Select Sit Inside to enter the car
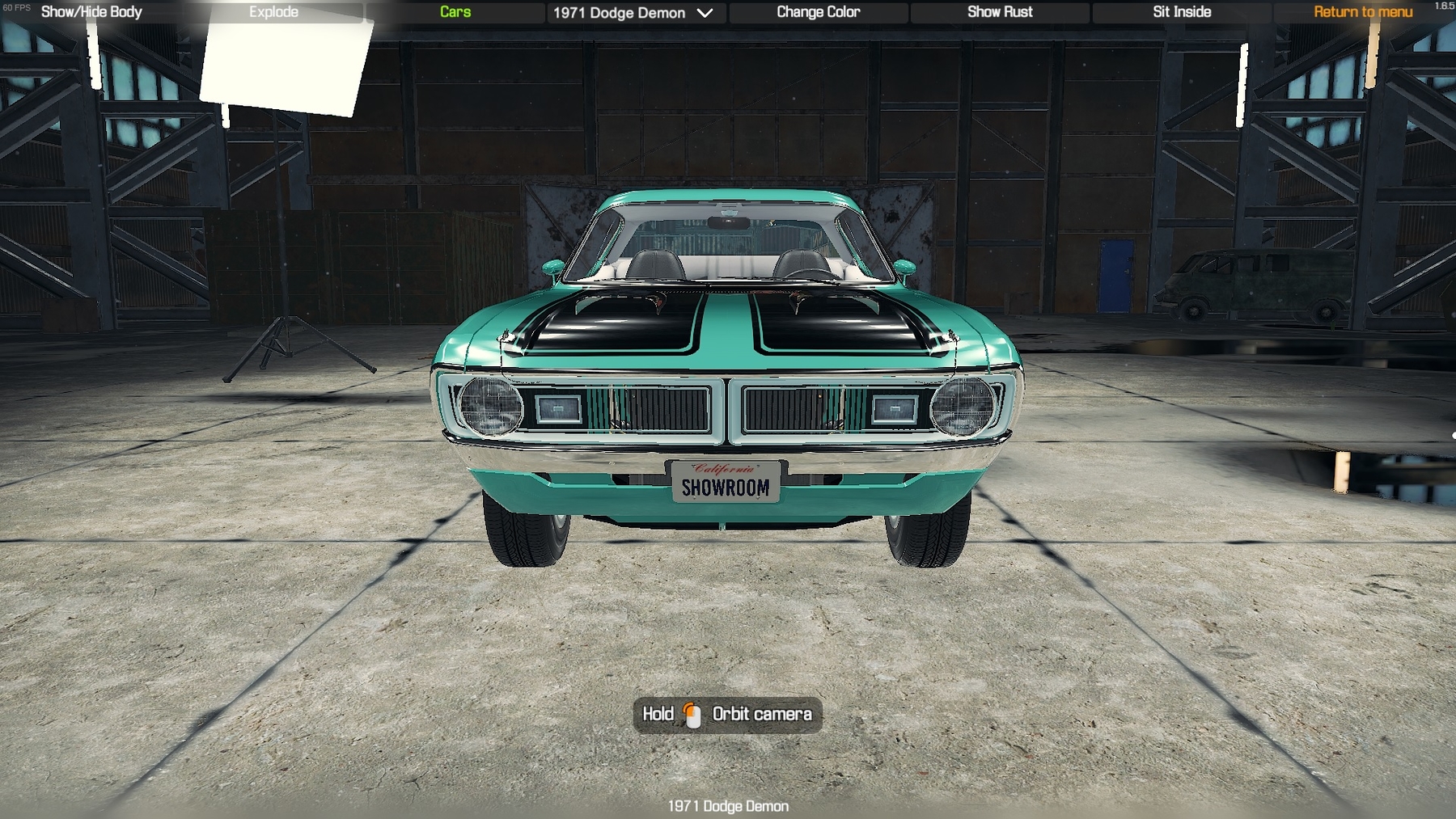This screenshot has width=1456, height=819. [1182, 12]
